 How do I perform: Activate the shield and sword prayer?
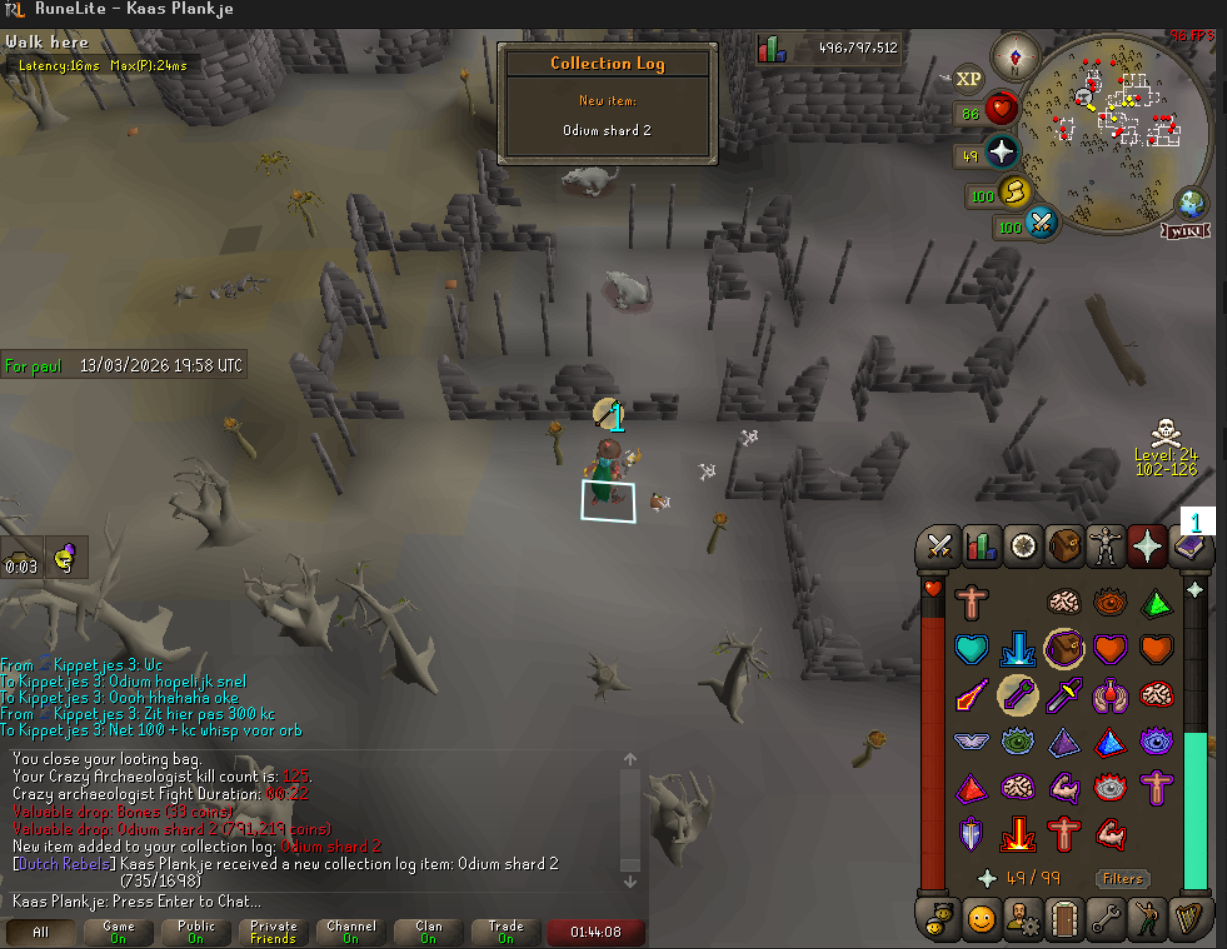click(x=971, y=833)
